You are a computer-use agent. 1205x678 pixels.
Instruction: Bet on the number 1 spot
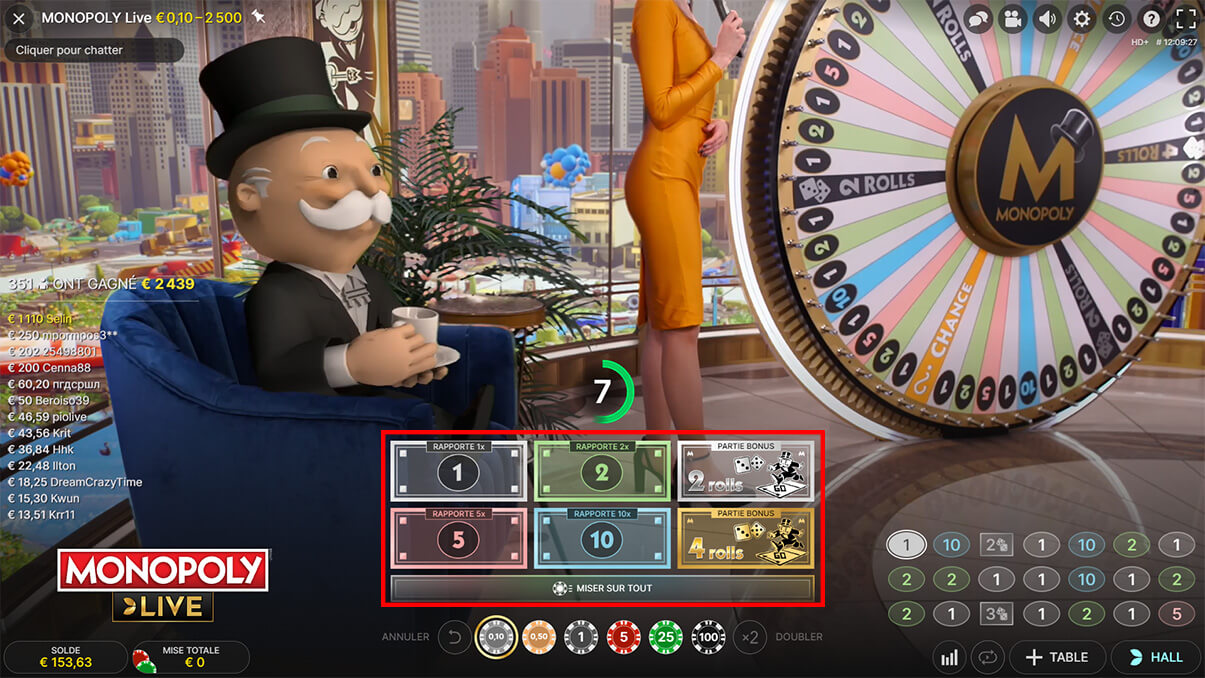click(x=458, y=472)
